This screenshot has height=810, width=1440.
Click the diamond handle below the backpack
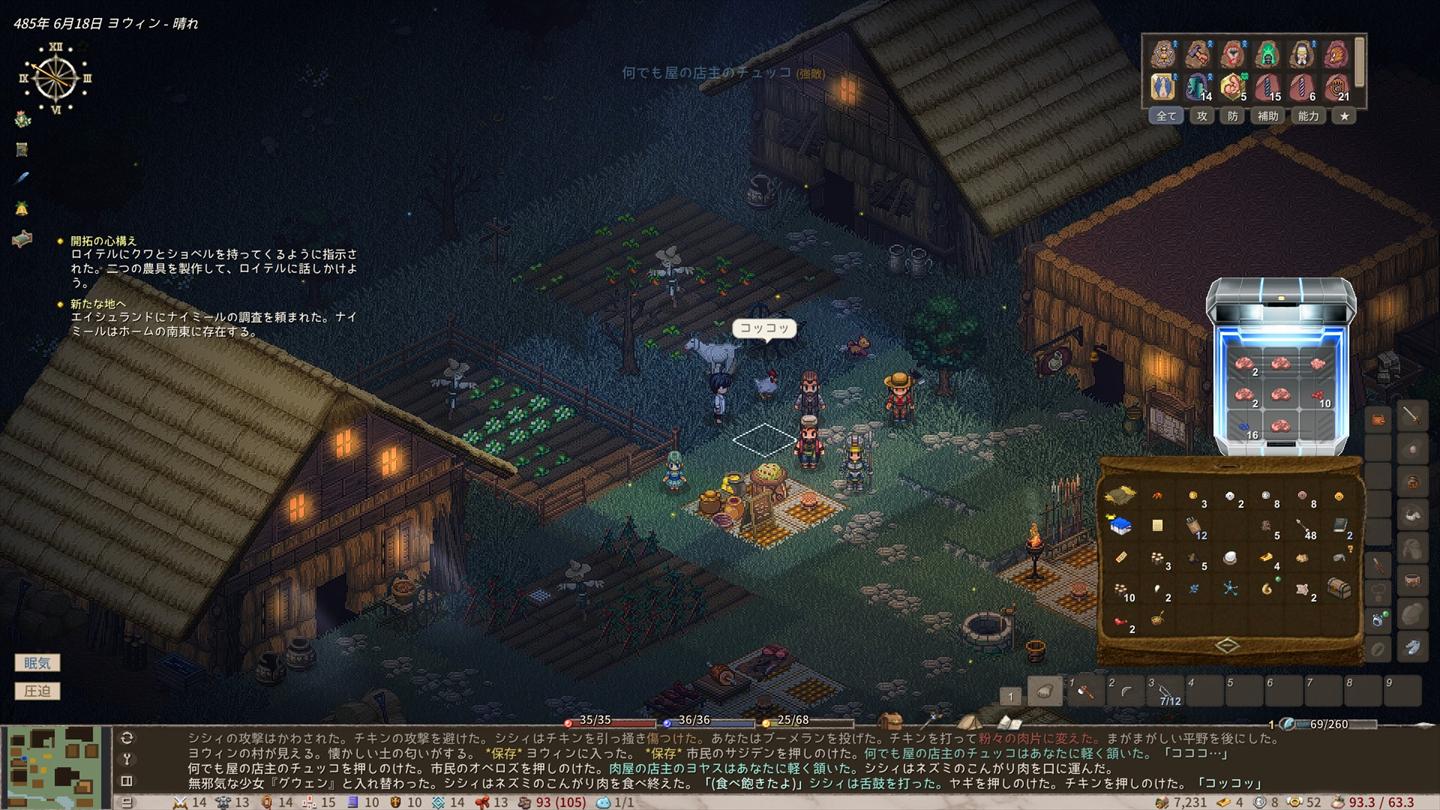point(1228,646)
